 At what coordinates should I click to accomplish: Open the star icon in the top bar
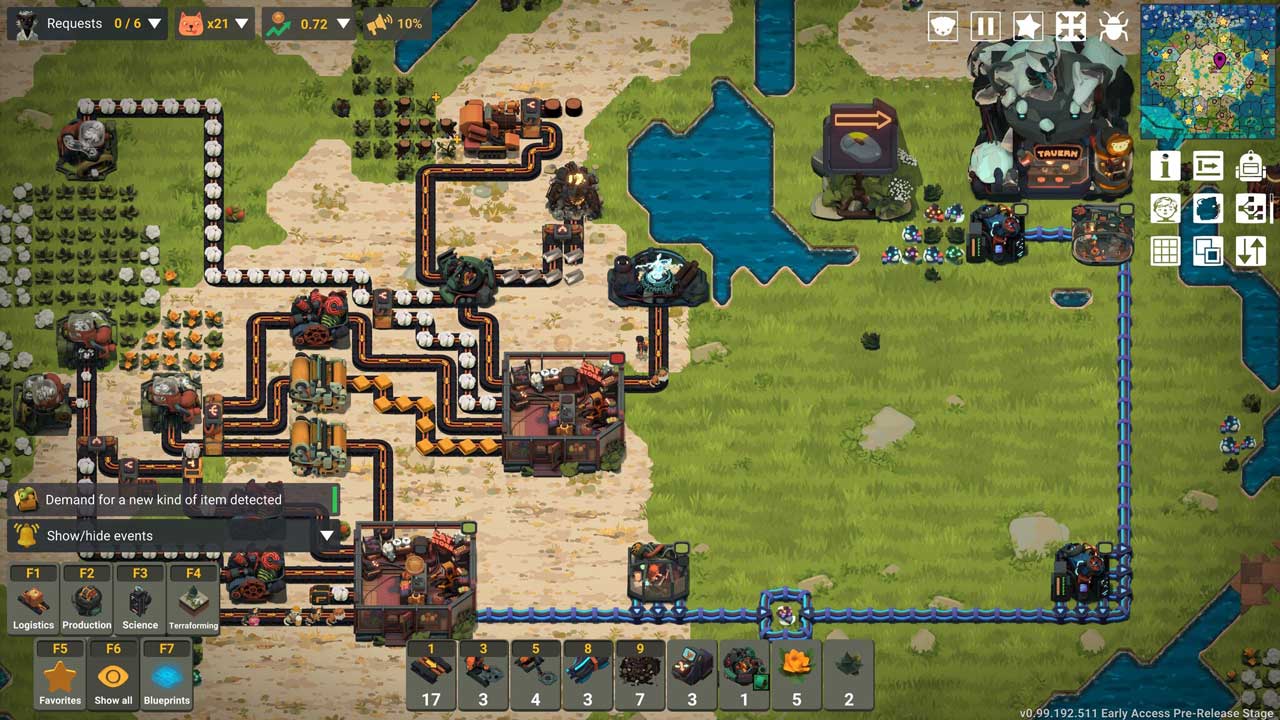pyautogui.click(x=1028, y=26)
